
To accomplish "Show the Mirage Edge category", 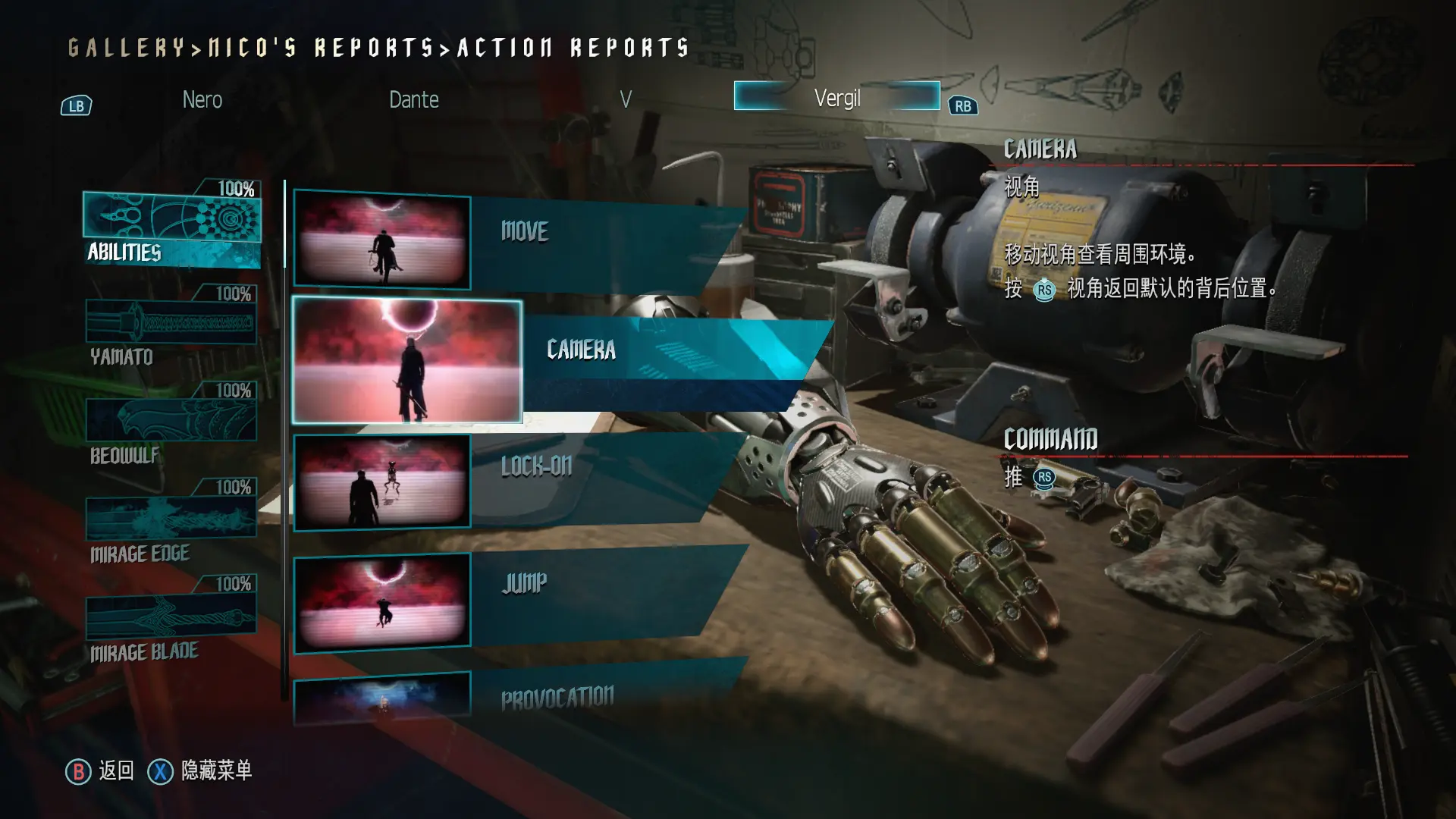I will [x=171, y=523].
